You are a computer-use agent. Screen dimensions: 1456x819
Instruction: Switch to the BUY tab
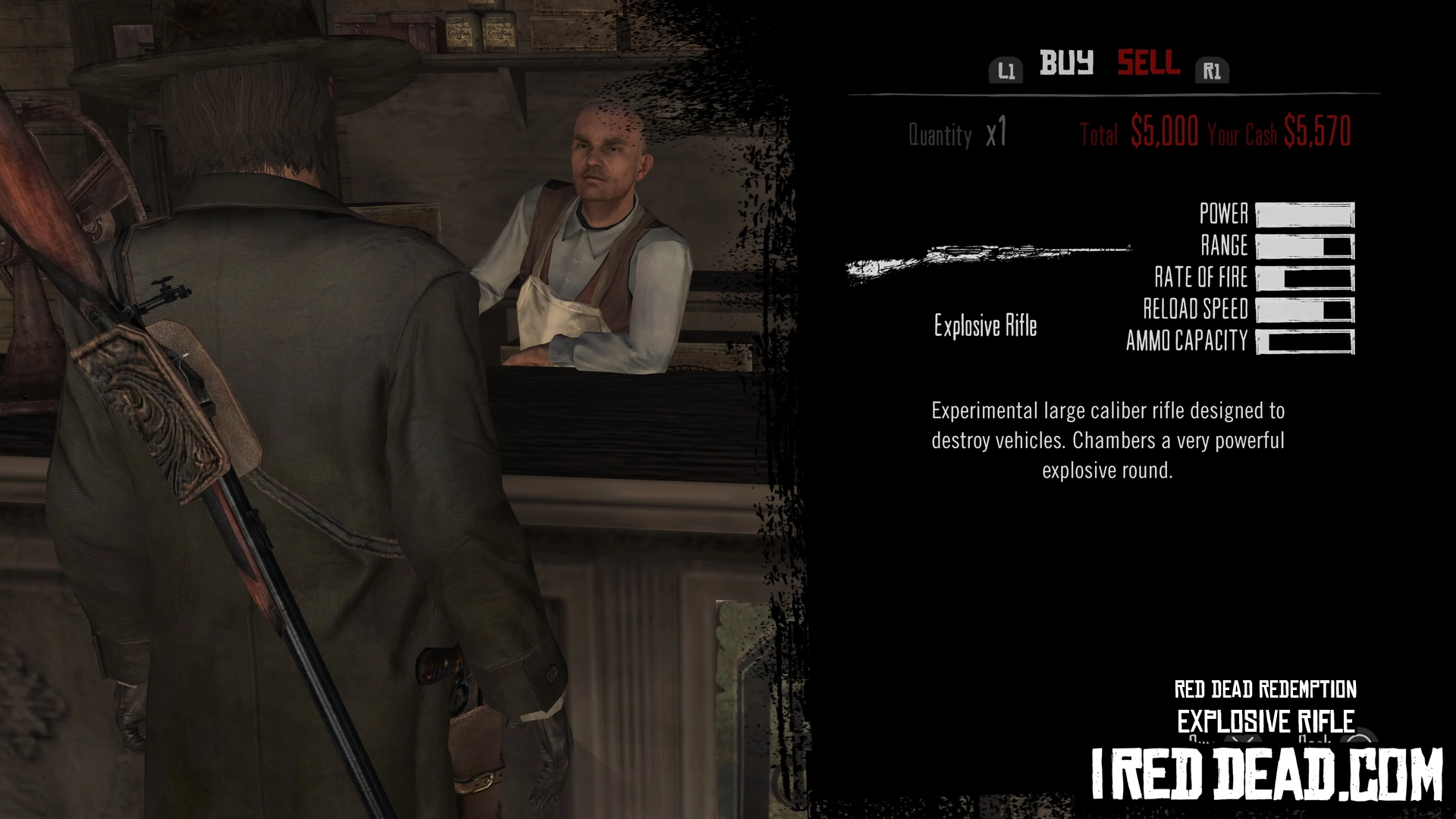1066,63
